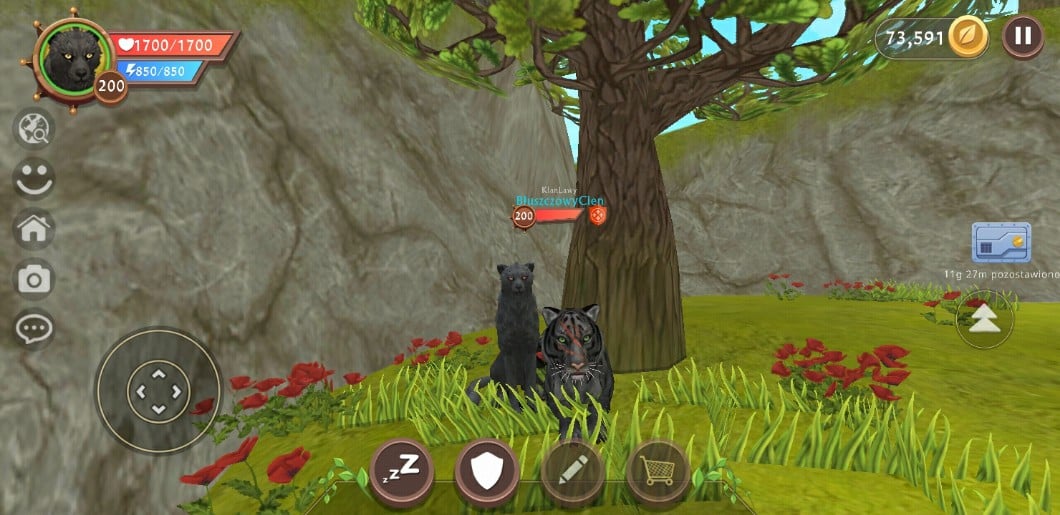Viewport: 1060px width, 515px height.
Task: Activate the sleep Zz button
Action: 402,469
